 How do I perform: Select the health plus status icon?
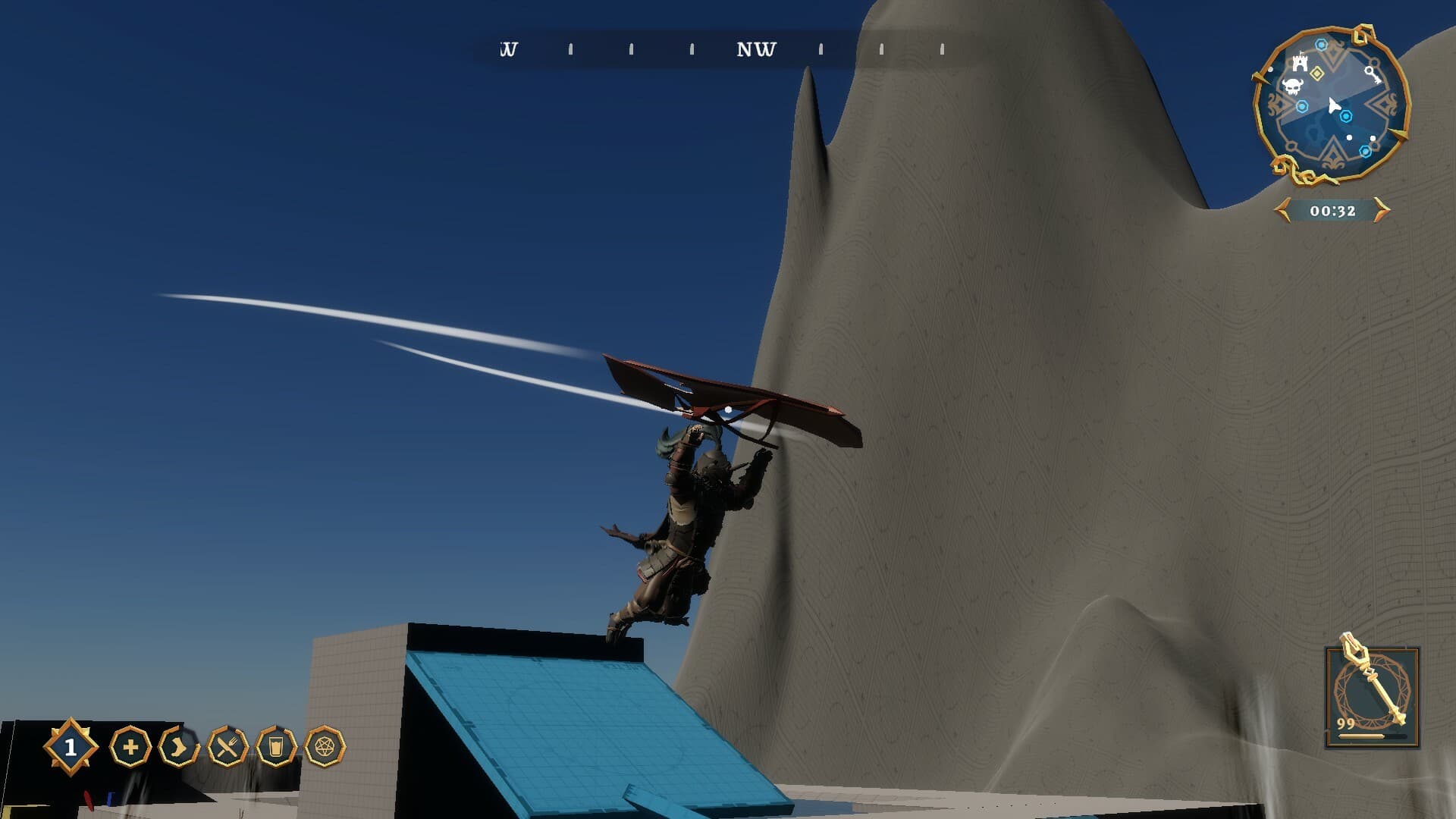(130, 746)
